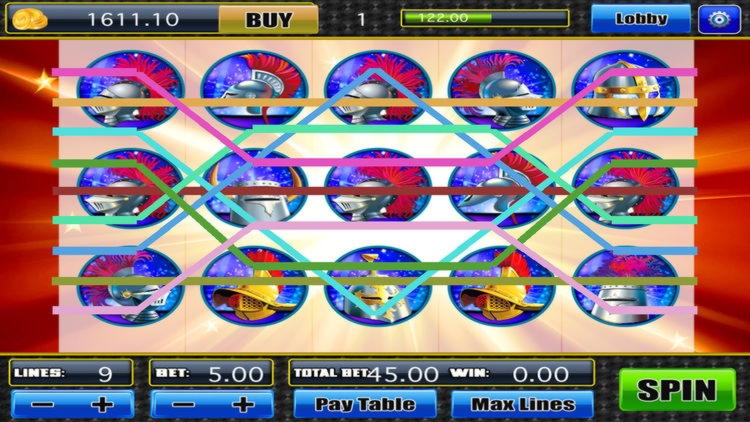
Task: Hit the green SPIN button
Action: pyautogui.click(x=677, y=390)
